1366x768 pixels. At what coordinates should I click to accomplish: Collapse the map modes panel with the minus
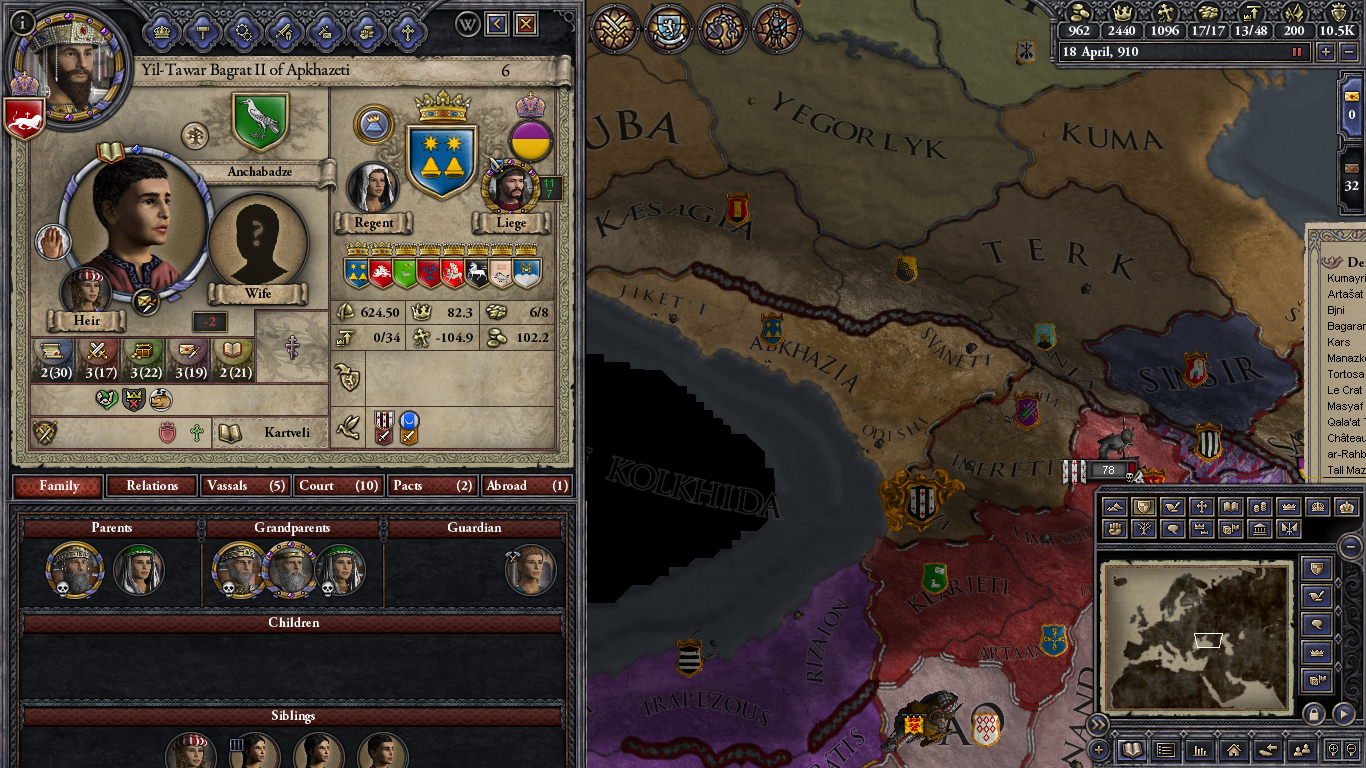pos(1350,547)
